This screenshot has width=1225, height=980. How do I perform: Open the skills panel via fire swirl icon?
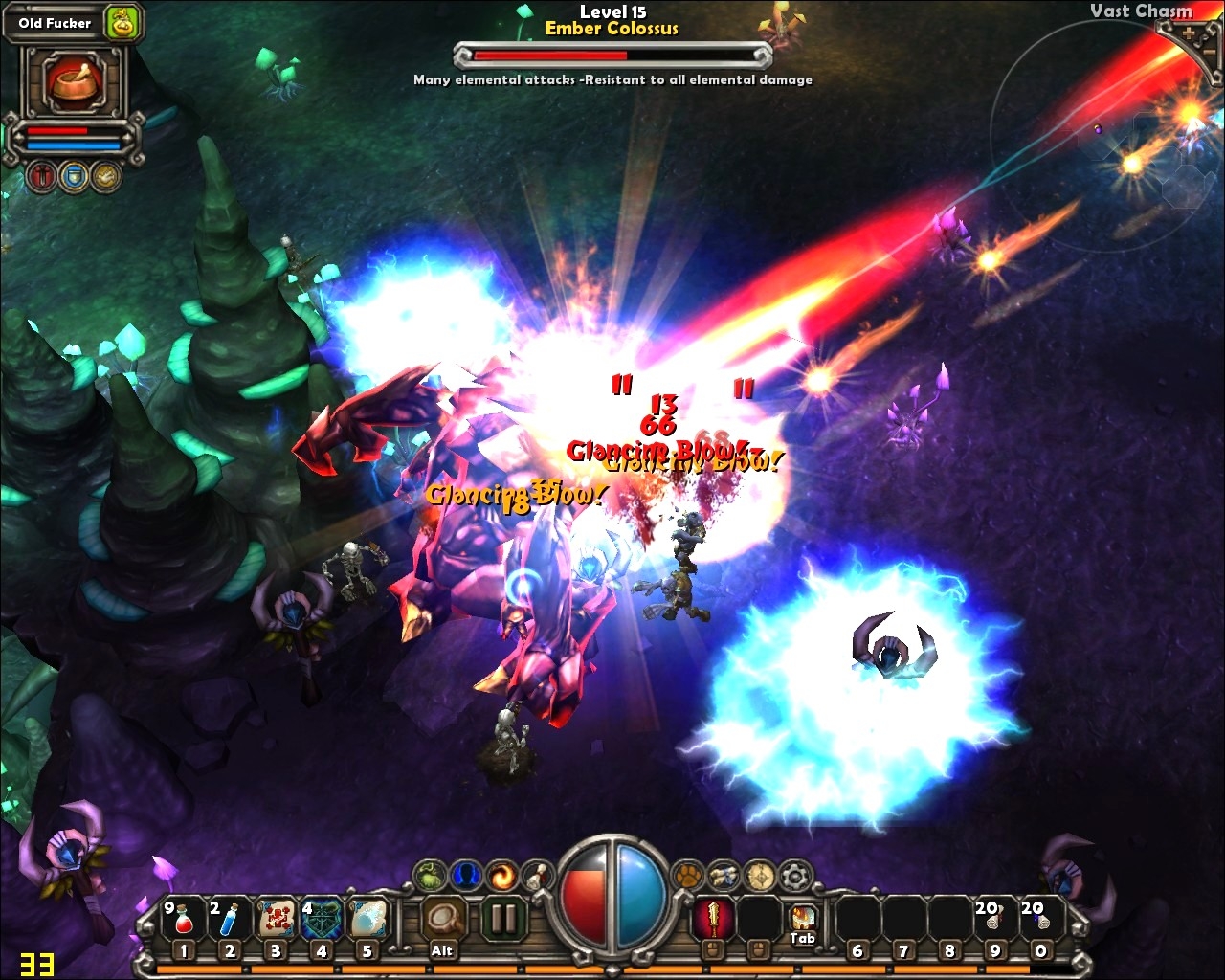click(x=501, y=875)
